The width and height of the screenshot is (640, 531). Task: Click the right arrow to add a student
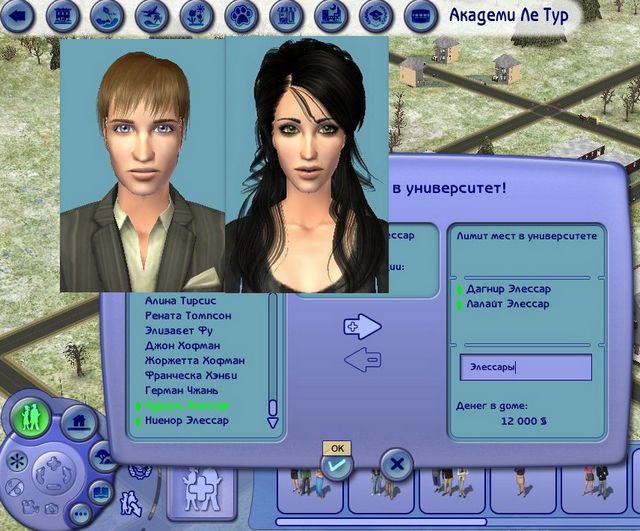(363, 326)
